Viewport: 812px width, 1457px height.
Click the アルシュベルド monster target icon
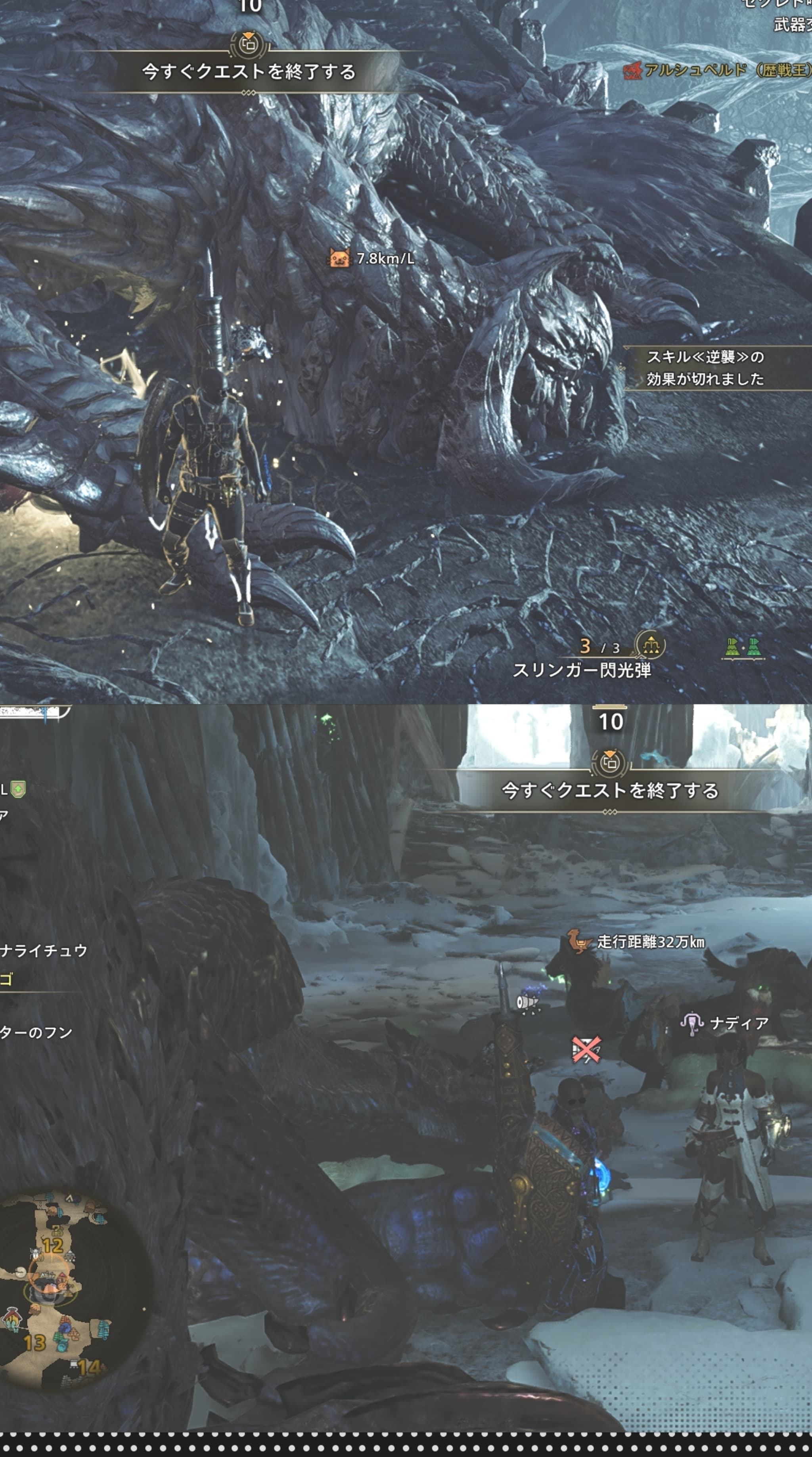coord(632,71)
